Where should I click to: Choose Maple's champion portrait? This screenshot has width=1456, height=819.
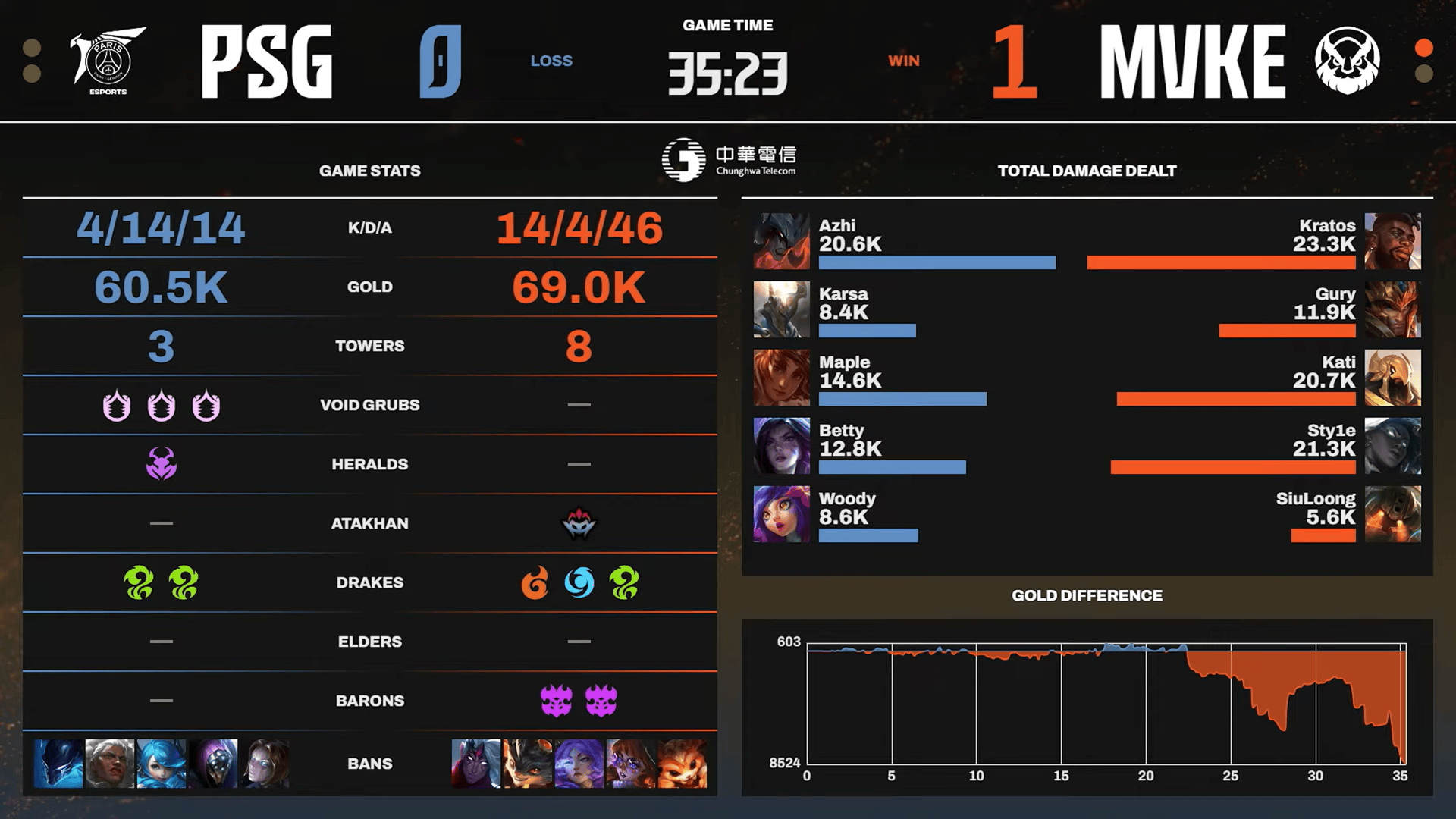click(x=781, y=378)
